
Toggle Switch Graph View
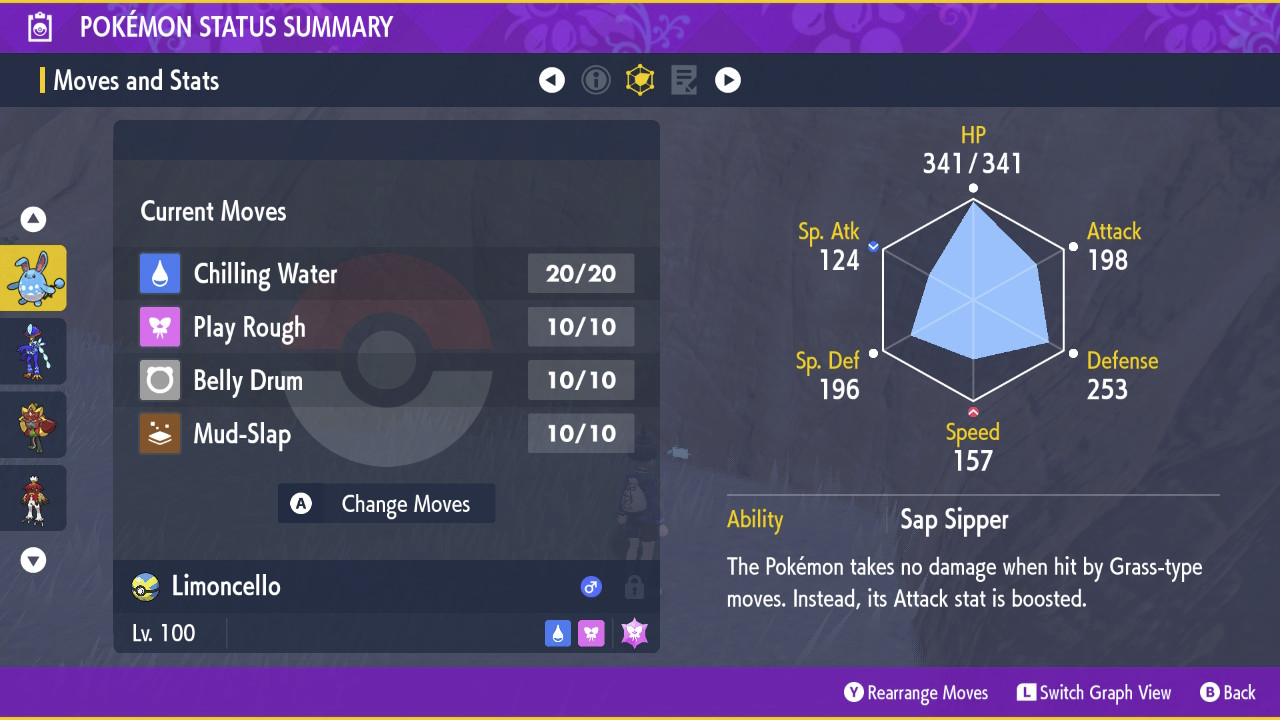[x=1094, y=693]
